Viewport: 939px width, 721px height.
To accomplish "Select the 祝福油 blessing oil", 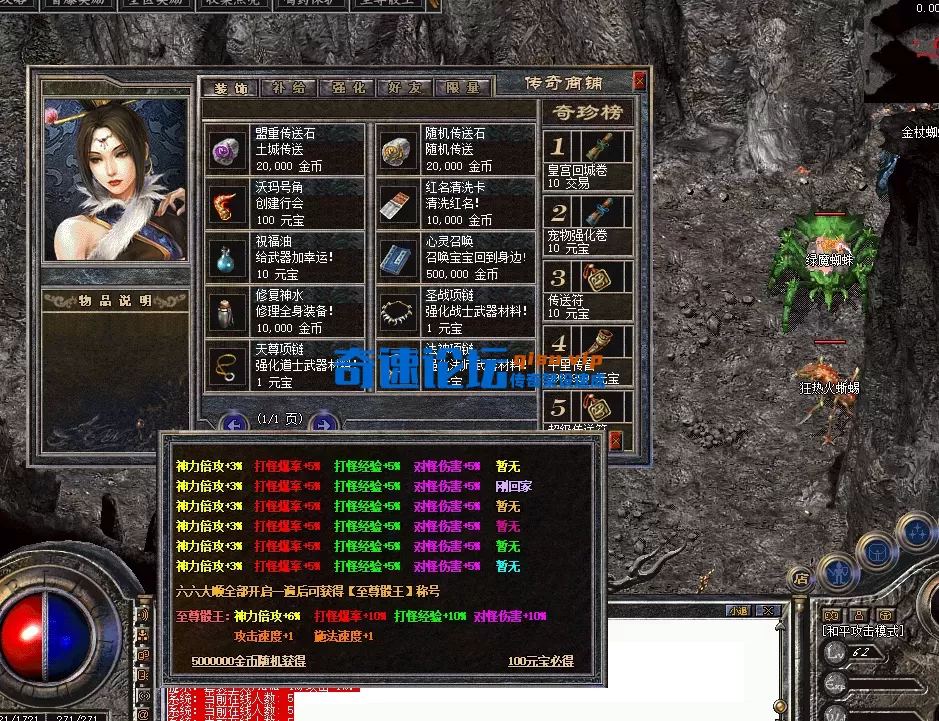I will click(284, 258).
